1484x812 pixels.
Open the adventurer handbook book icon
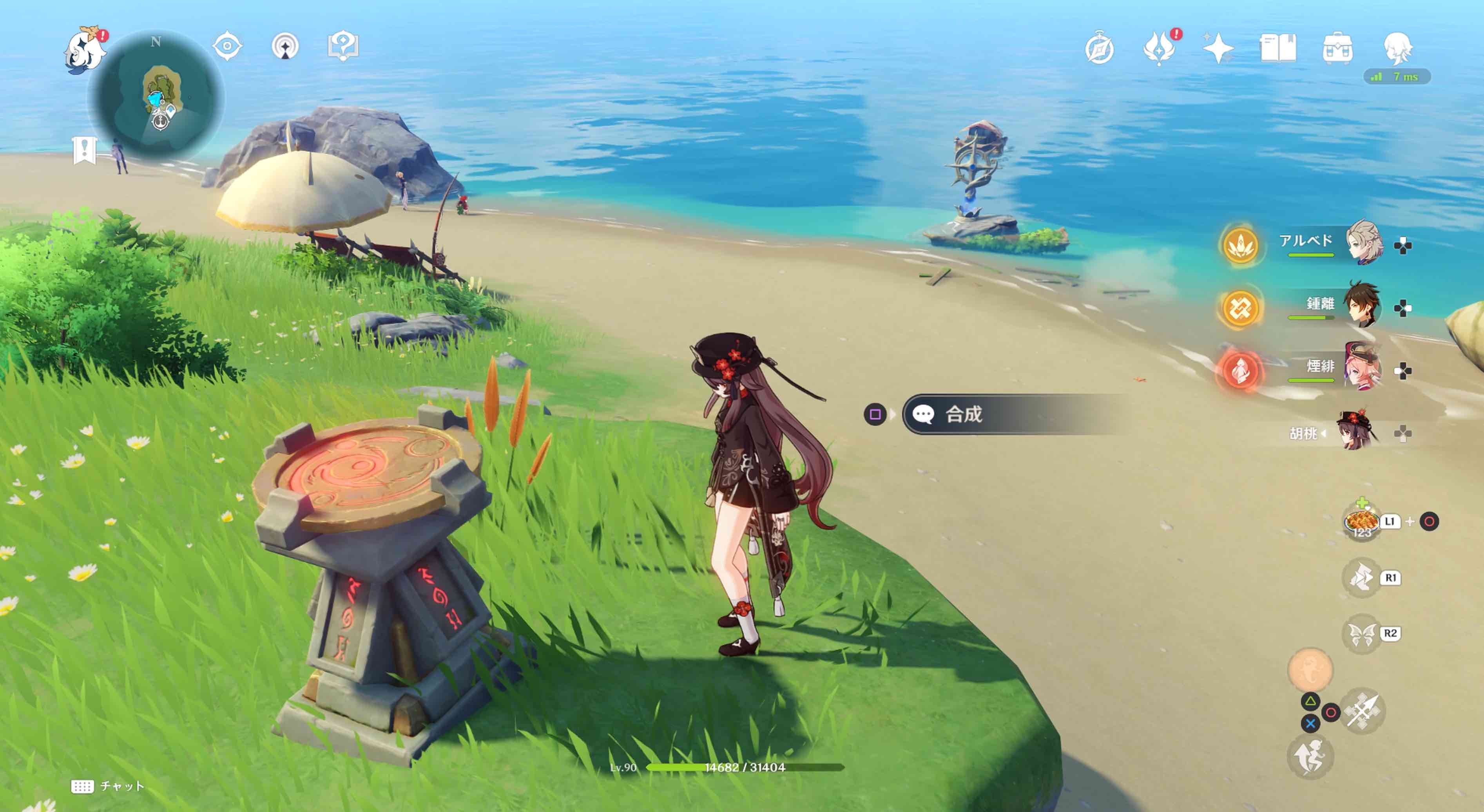(1278, 48)
